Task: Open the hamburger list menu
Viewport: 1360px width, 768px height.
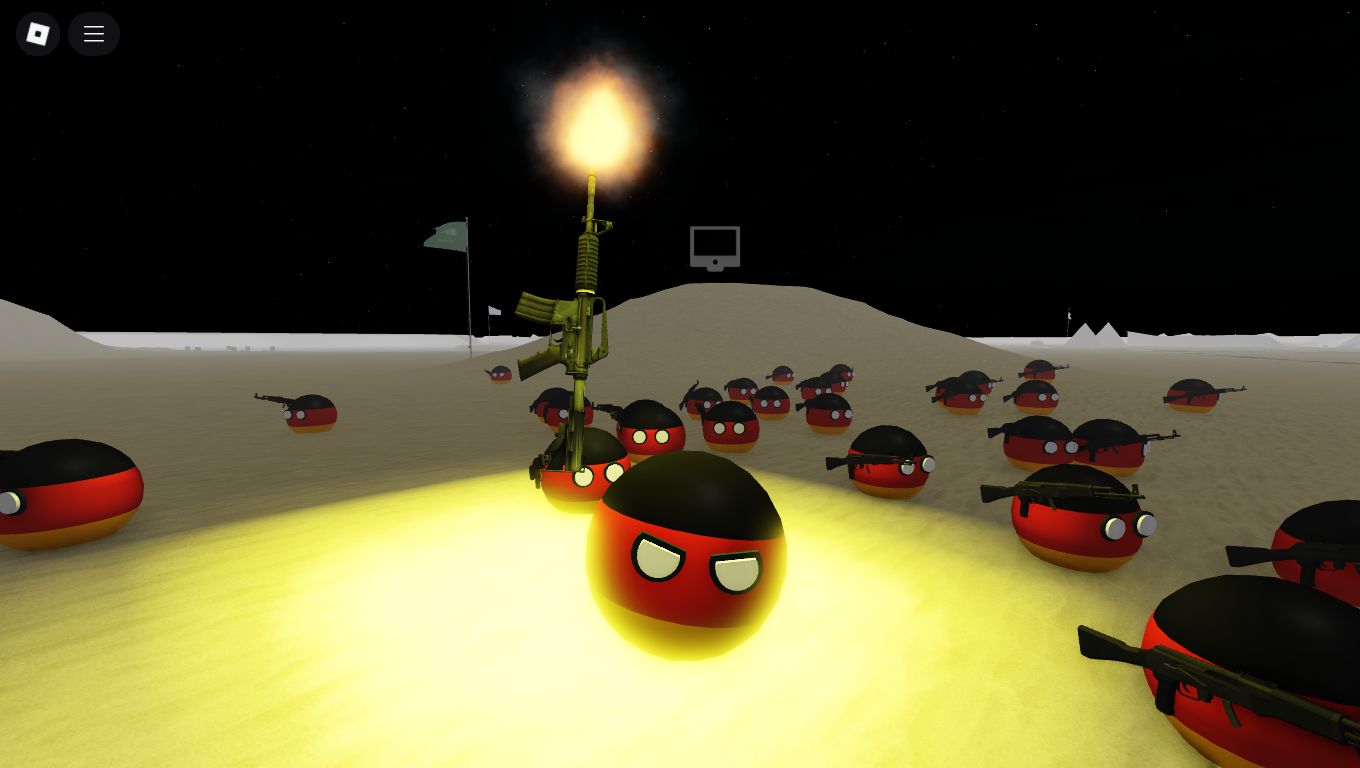Action: point(94,34)
